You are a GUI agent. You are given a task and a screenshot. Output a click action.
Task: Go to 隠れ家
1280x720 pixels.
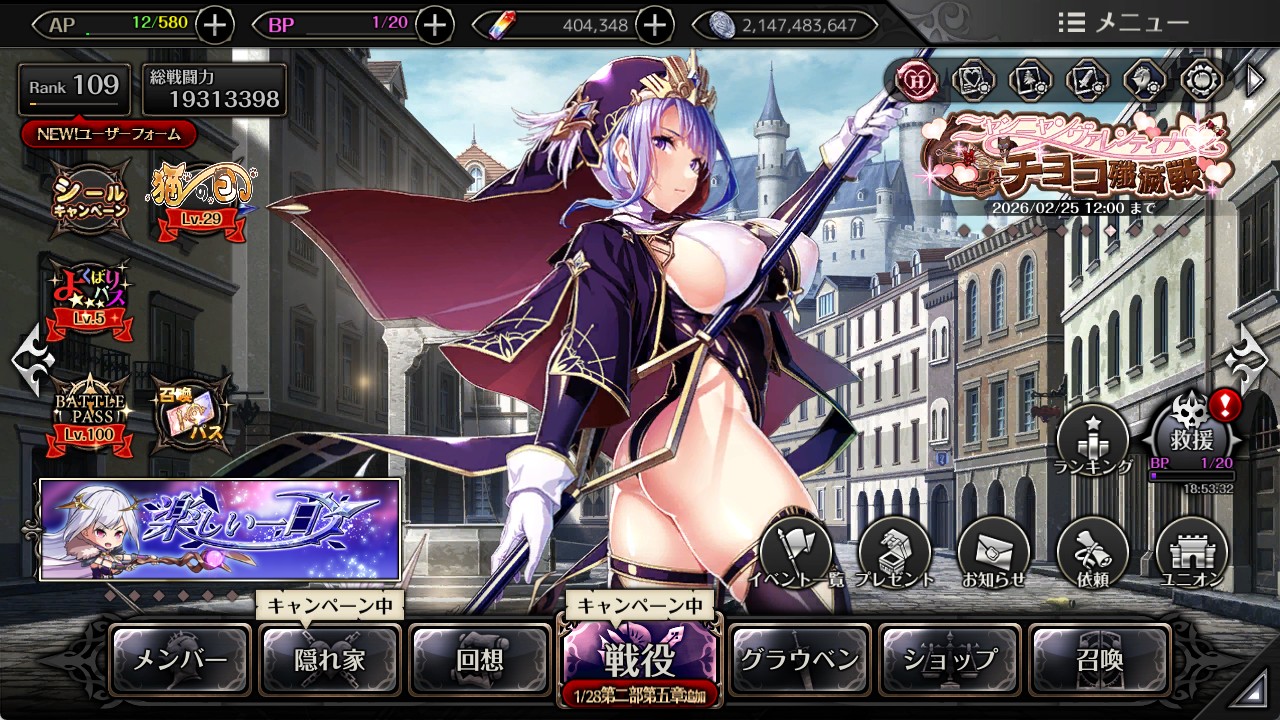330,660
